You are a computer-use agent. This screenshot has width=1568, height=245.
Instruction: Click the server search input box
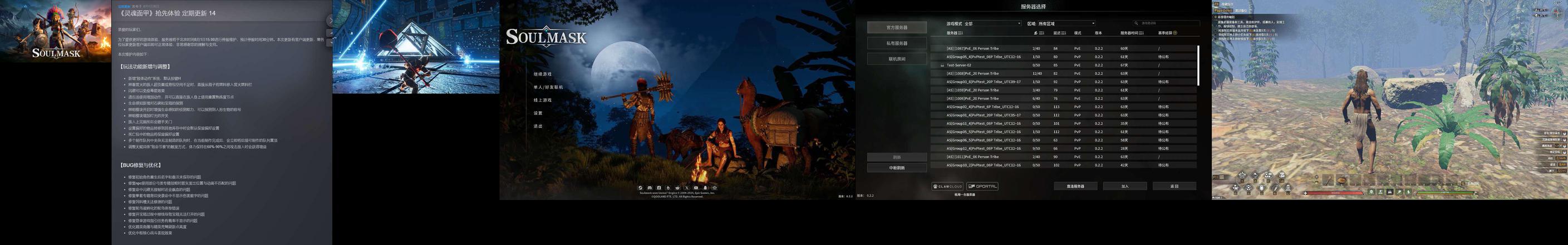tap(1166, 24)
